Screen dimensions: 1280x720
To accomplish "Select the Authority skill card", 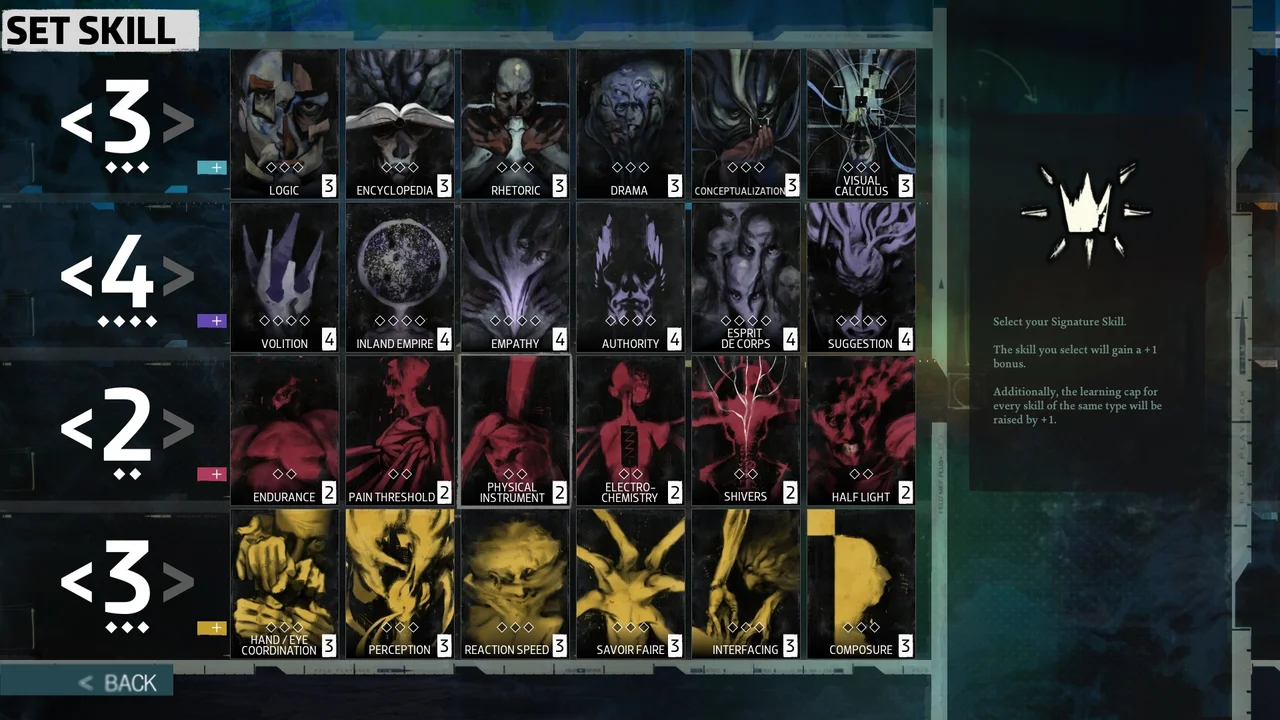I will pos(629,277).
